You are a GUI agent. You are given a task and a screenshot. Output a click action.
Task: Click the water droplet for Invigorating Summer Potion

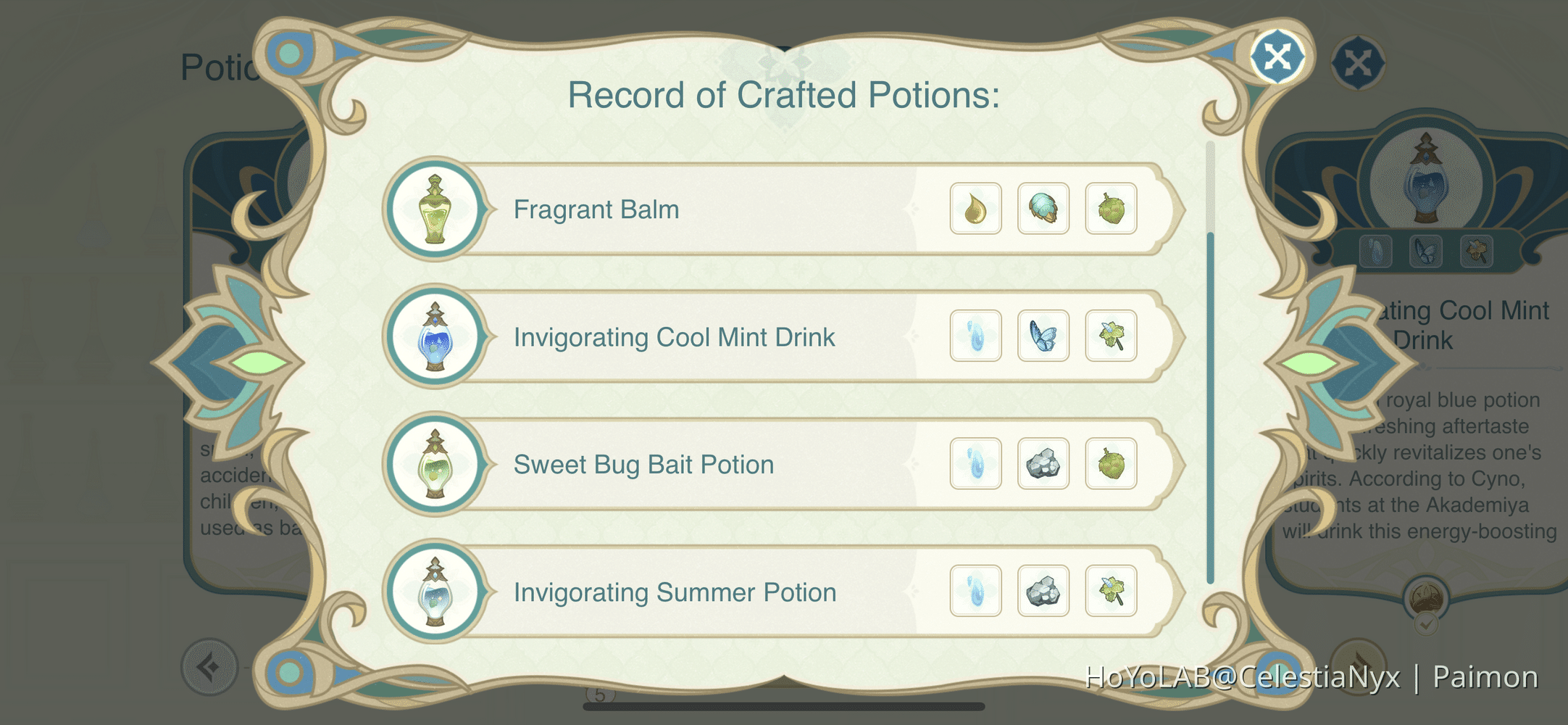[975, 591]
